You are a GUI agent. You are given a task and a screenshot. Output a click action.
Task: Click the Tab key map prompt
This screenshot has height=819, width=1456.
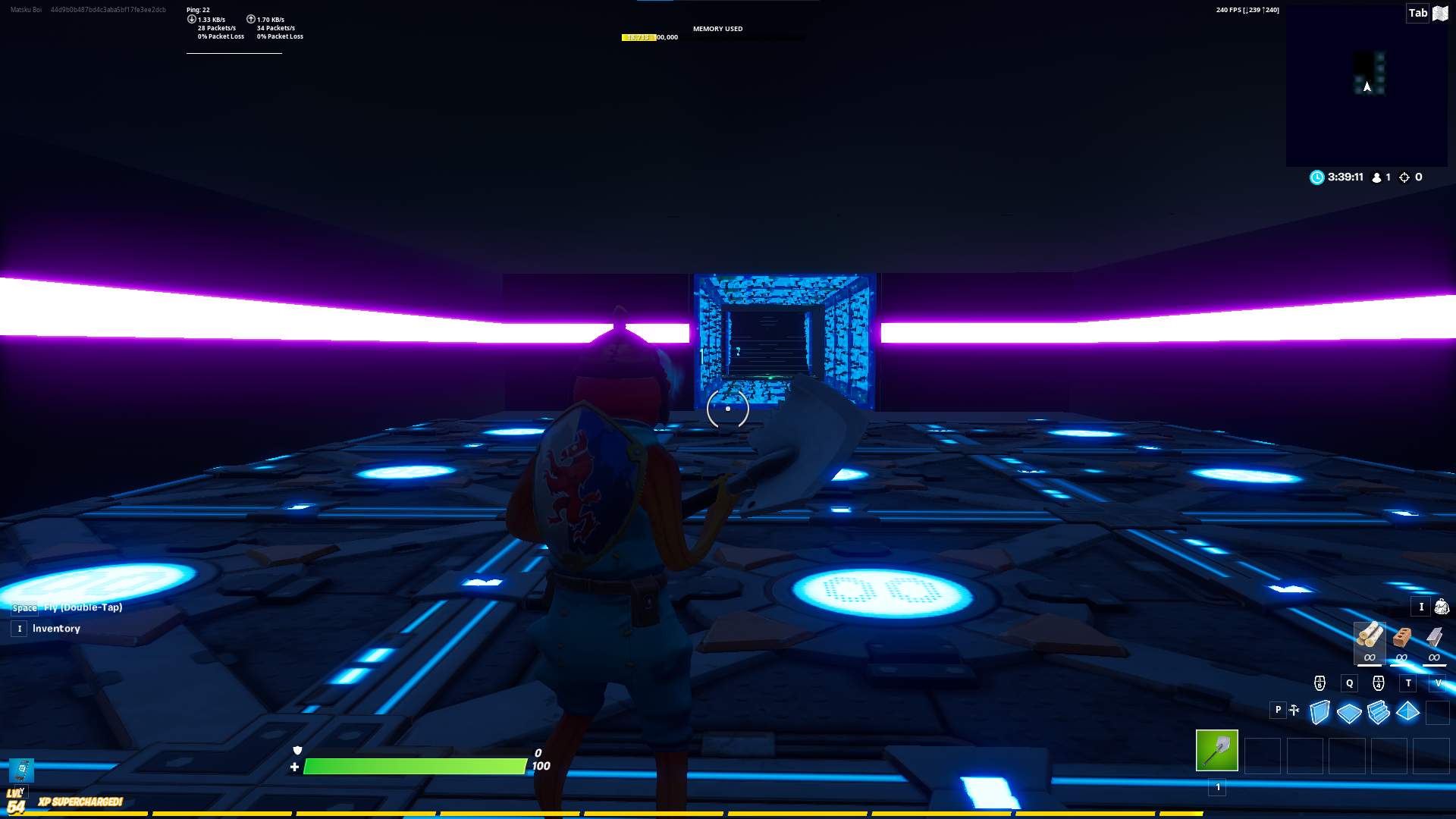click(x=1417, y=13)
